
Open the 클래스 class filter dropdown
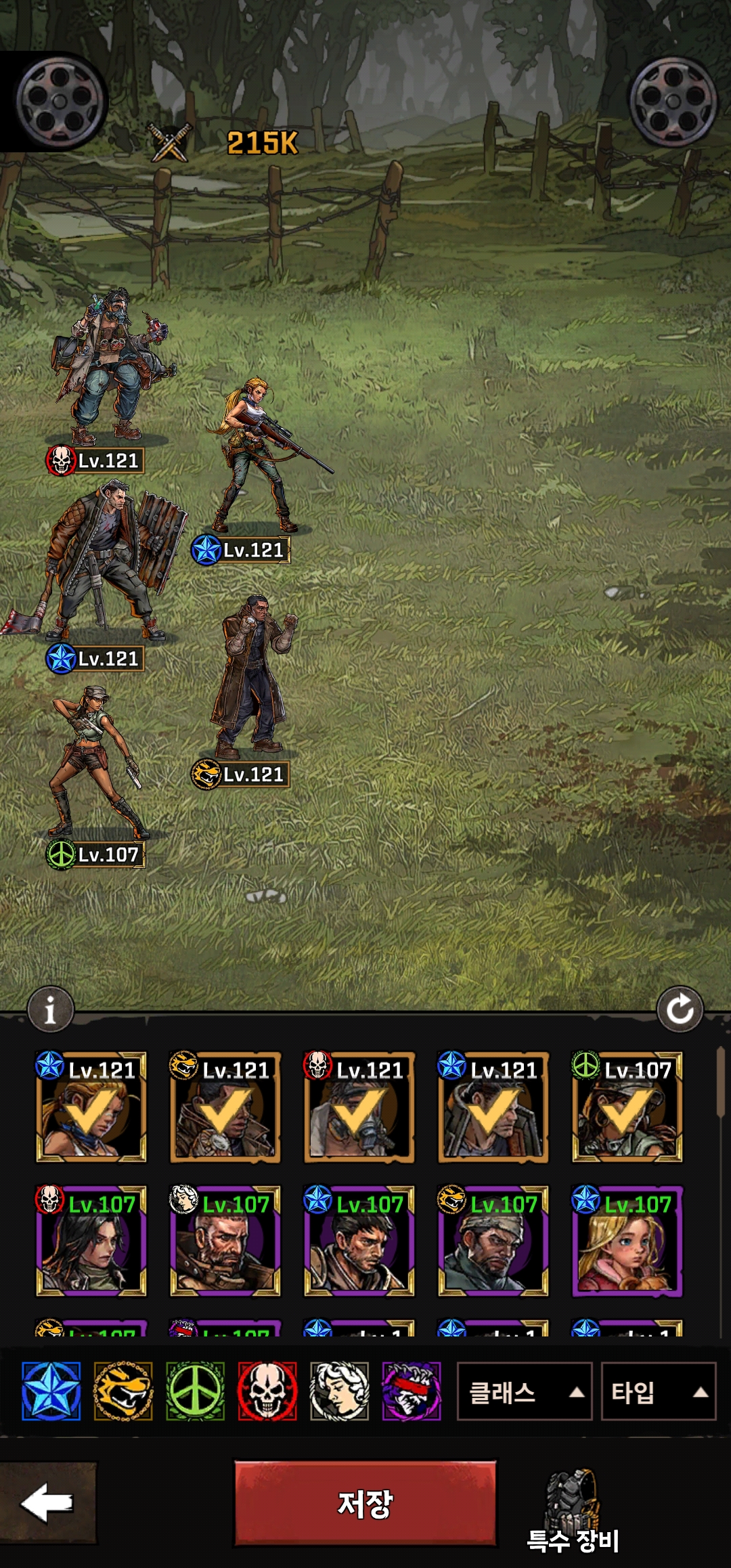525,1392
